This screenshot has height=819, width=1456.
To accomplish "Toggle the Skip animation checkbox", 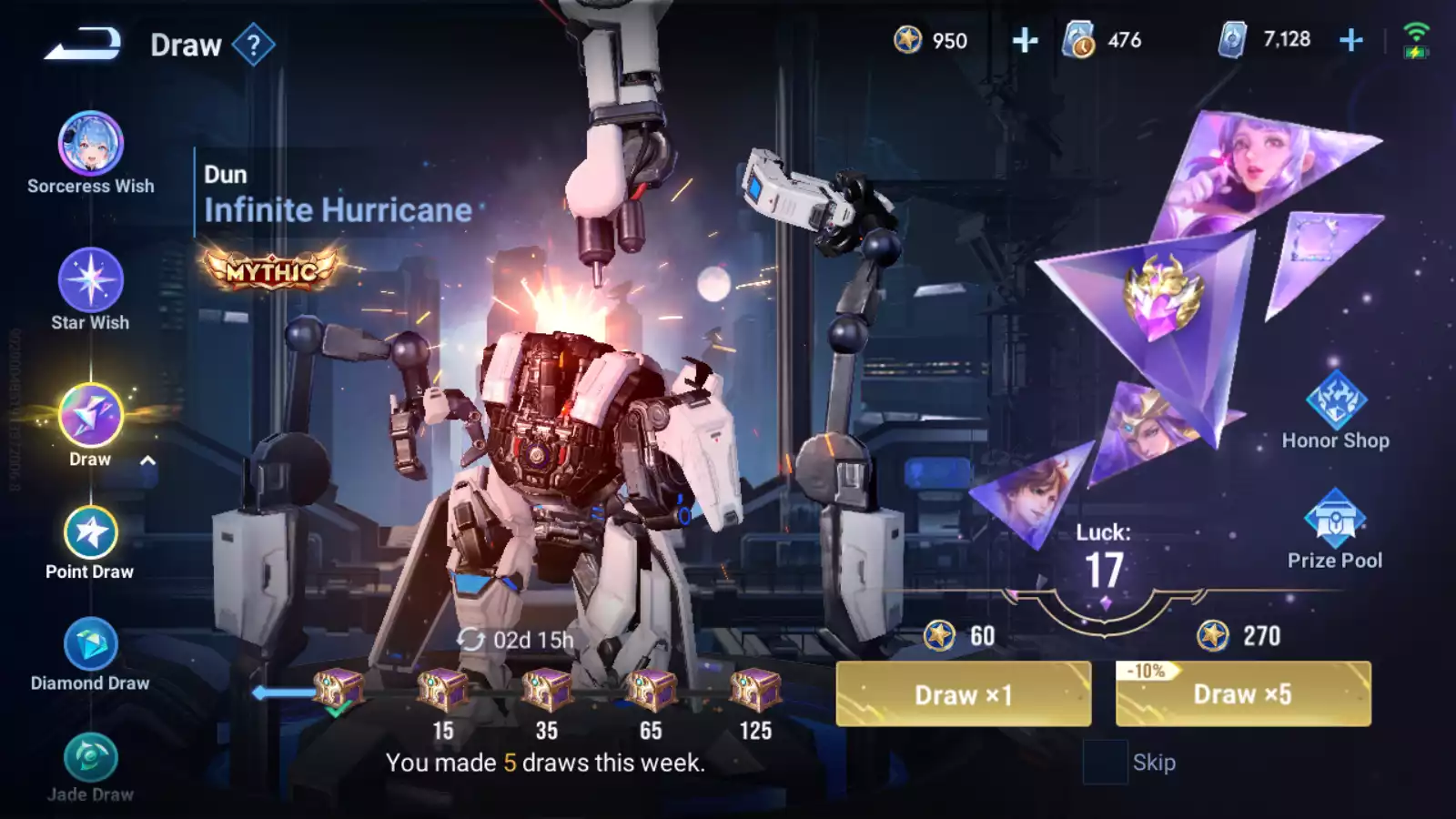I will [1104, 762].
